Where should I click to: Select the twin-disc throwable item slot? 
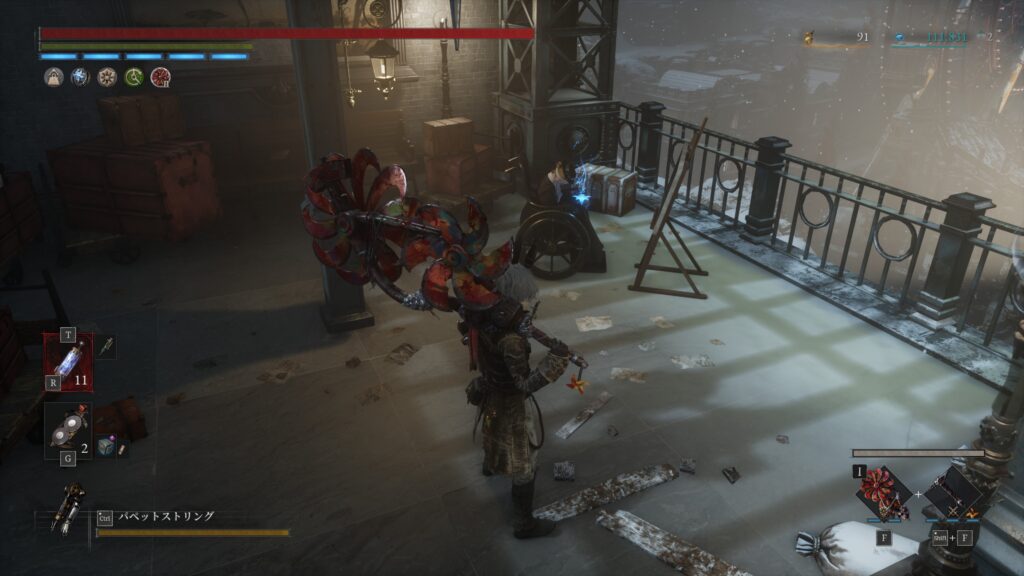68,426
